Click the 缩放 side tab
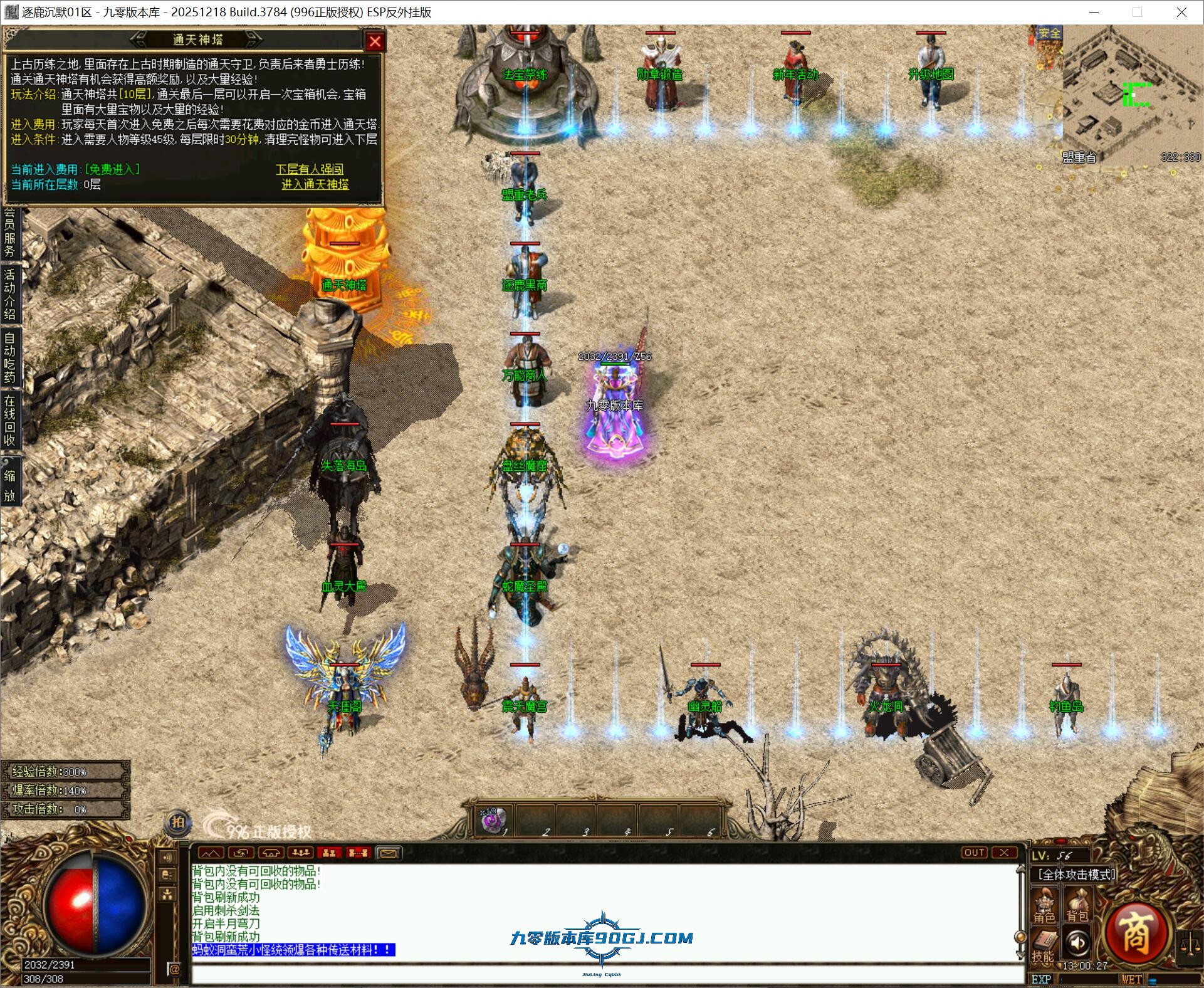The height and width of the screenshot is (988, 1204). (x=9, y=486)
